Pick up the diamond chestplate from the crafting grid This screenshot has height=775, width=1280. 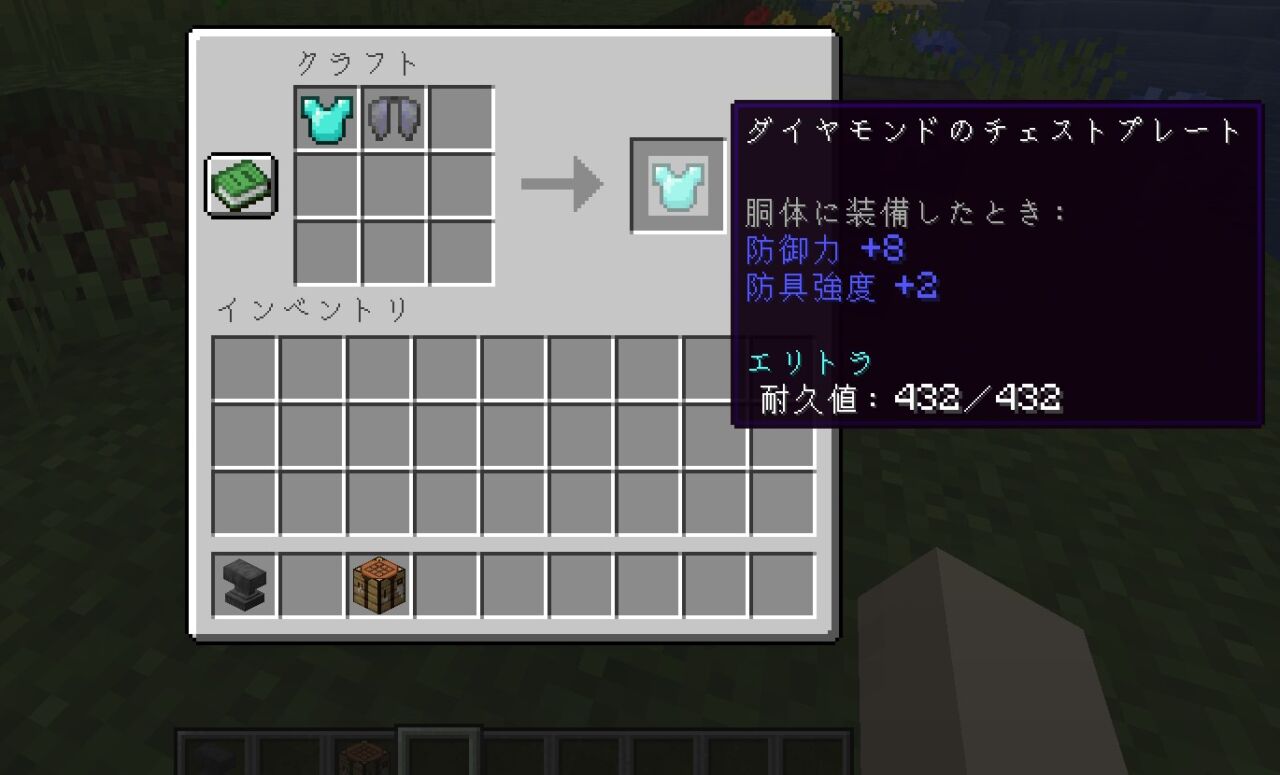coord(324,117)
